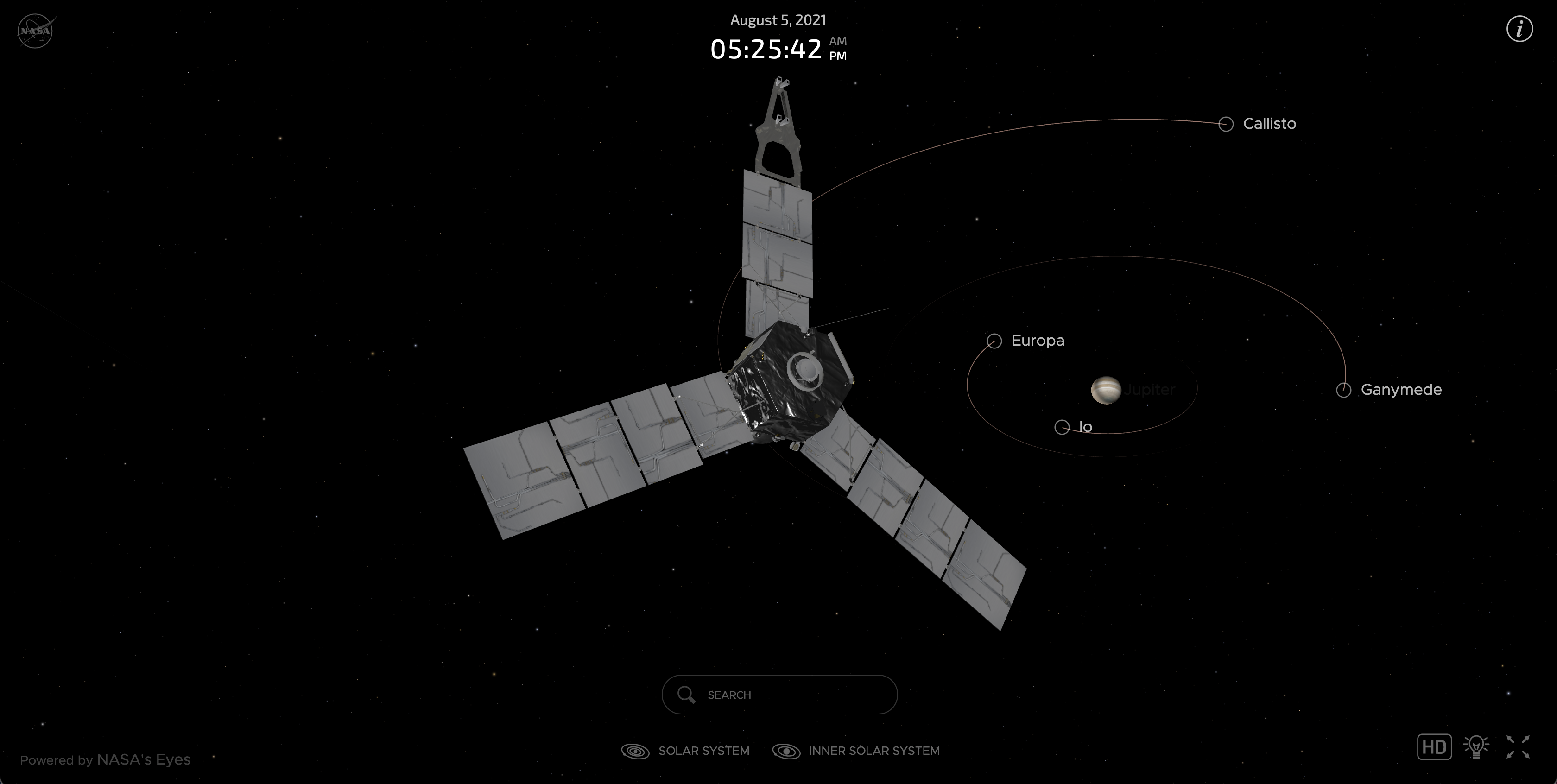Screen dimensions: 1557x784
Task: Select the faded Jupiter label
Action: click(1150, 390)
